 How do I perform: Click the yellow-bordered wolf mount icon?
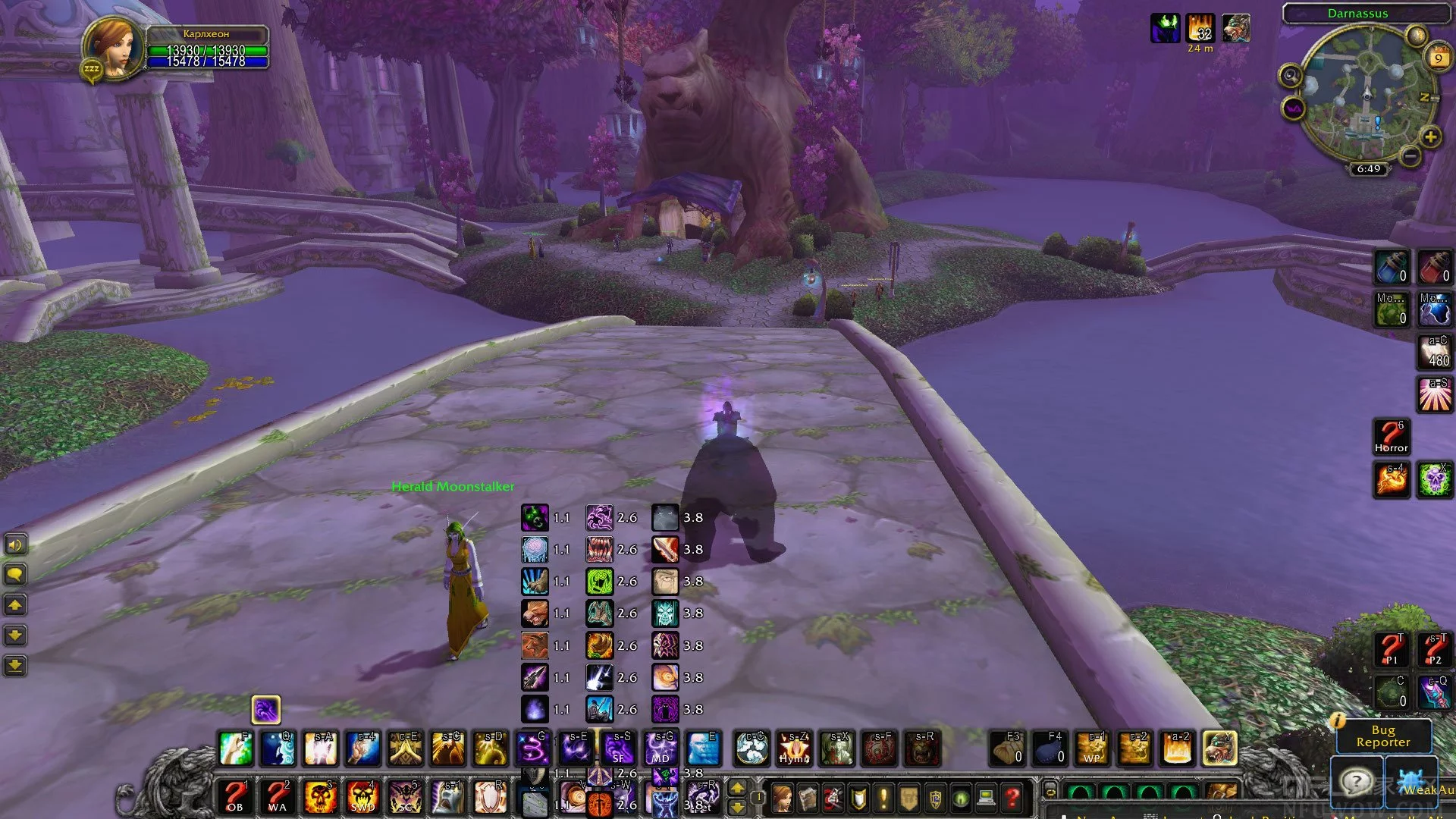tap(1219, 748)
